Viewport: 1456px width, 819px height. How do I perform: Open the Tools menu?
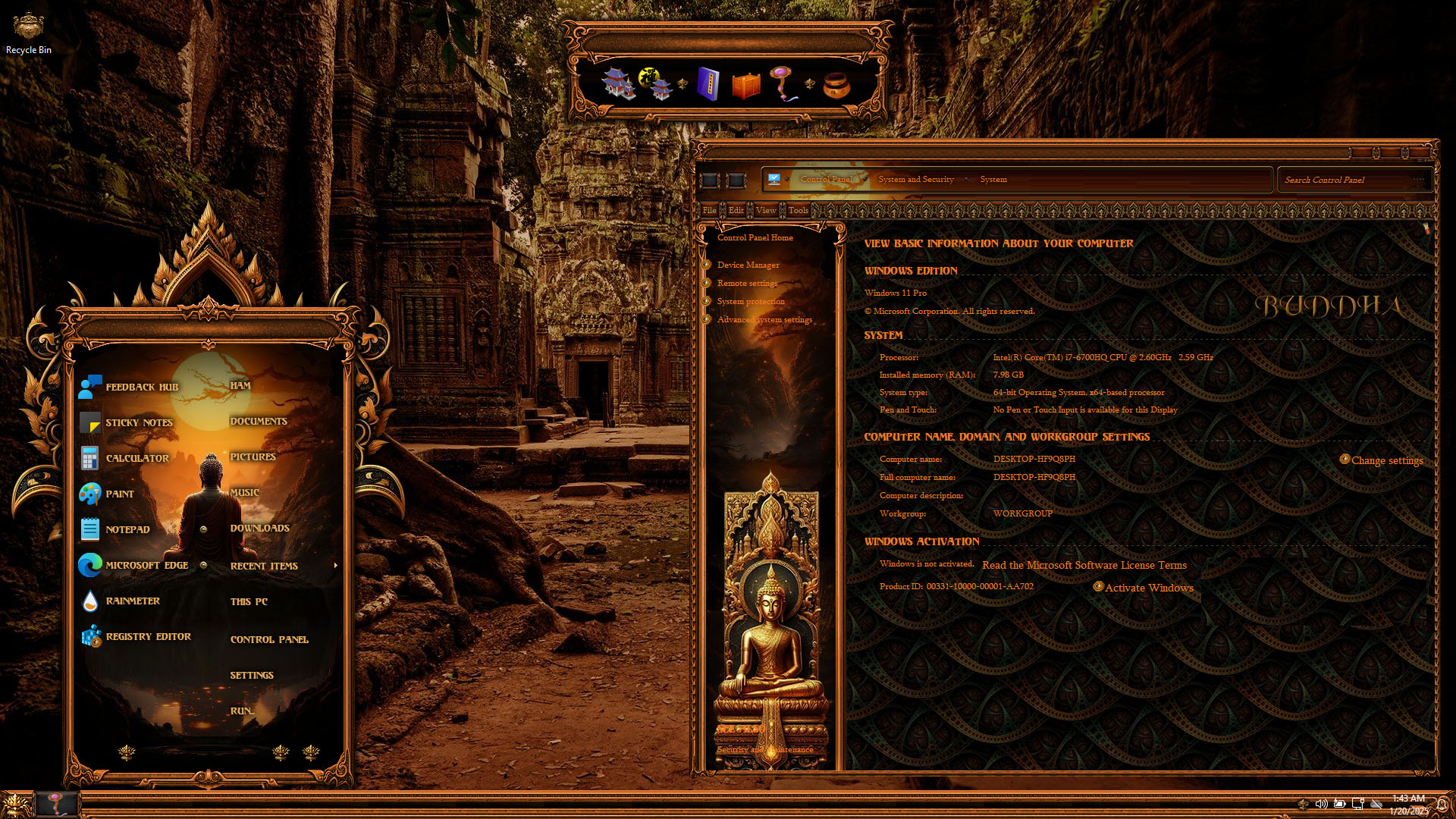coord(798,210)
